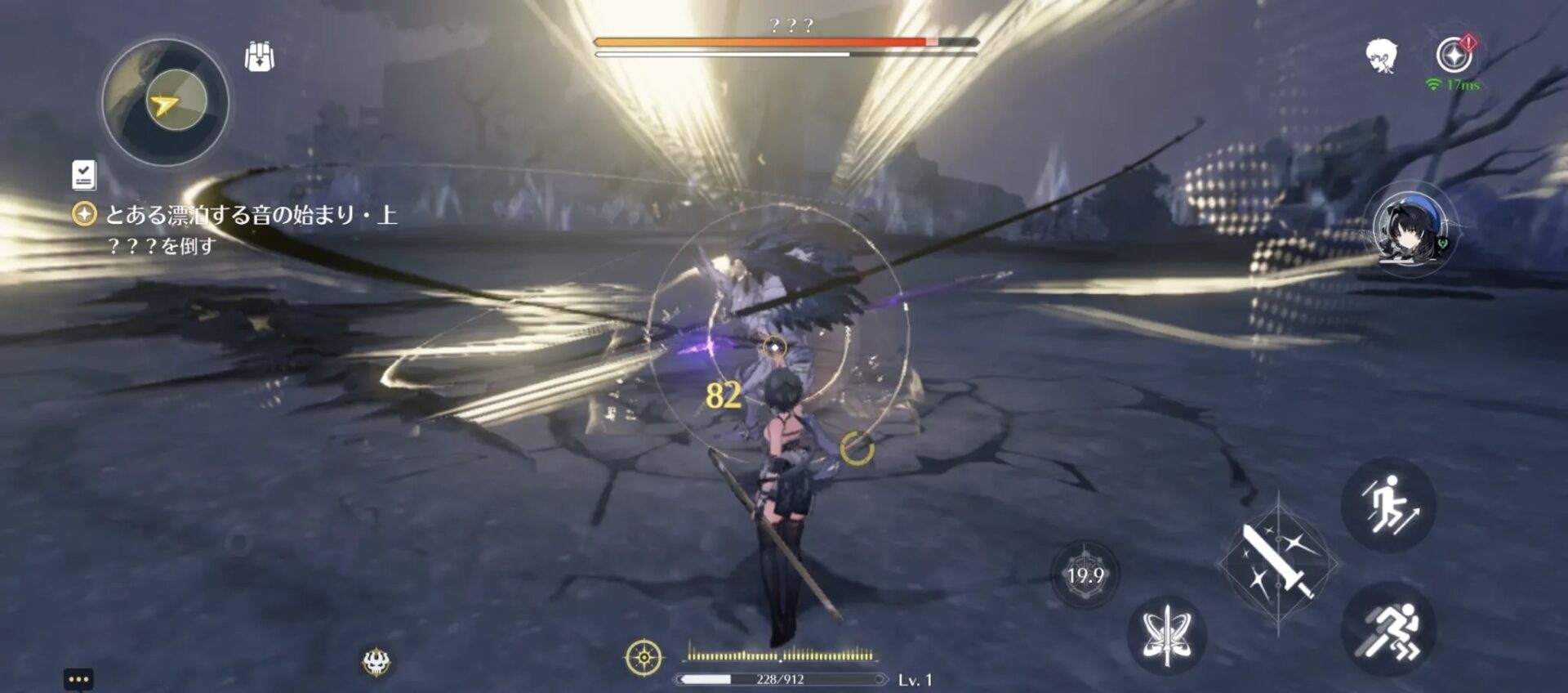1568x693 pixels.
Task: Tap the echo skill on 19.9 cooldown
Action: [1085, 575]
